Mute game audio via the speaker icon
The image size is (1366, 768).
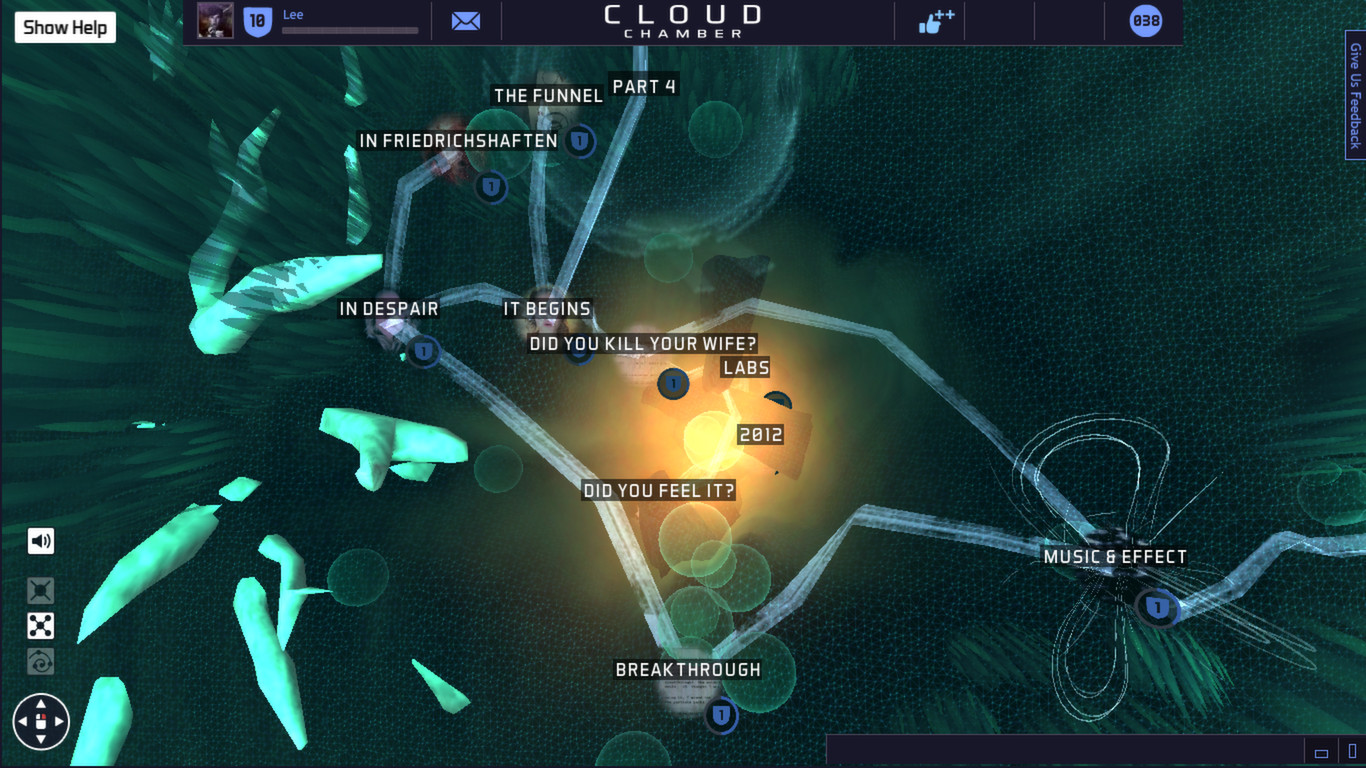(40, 540)
